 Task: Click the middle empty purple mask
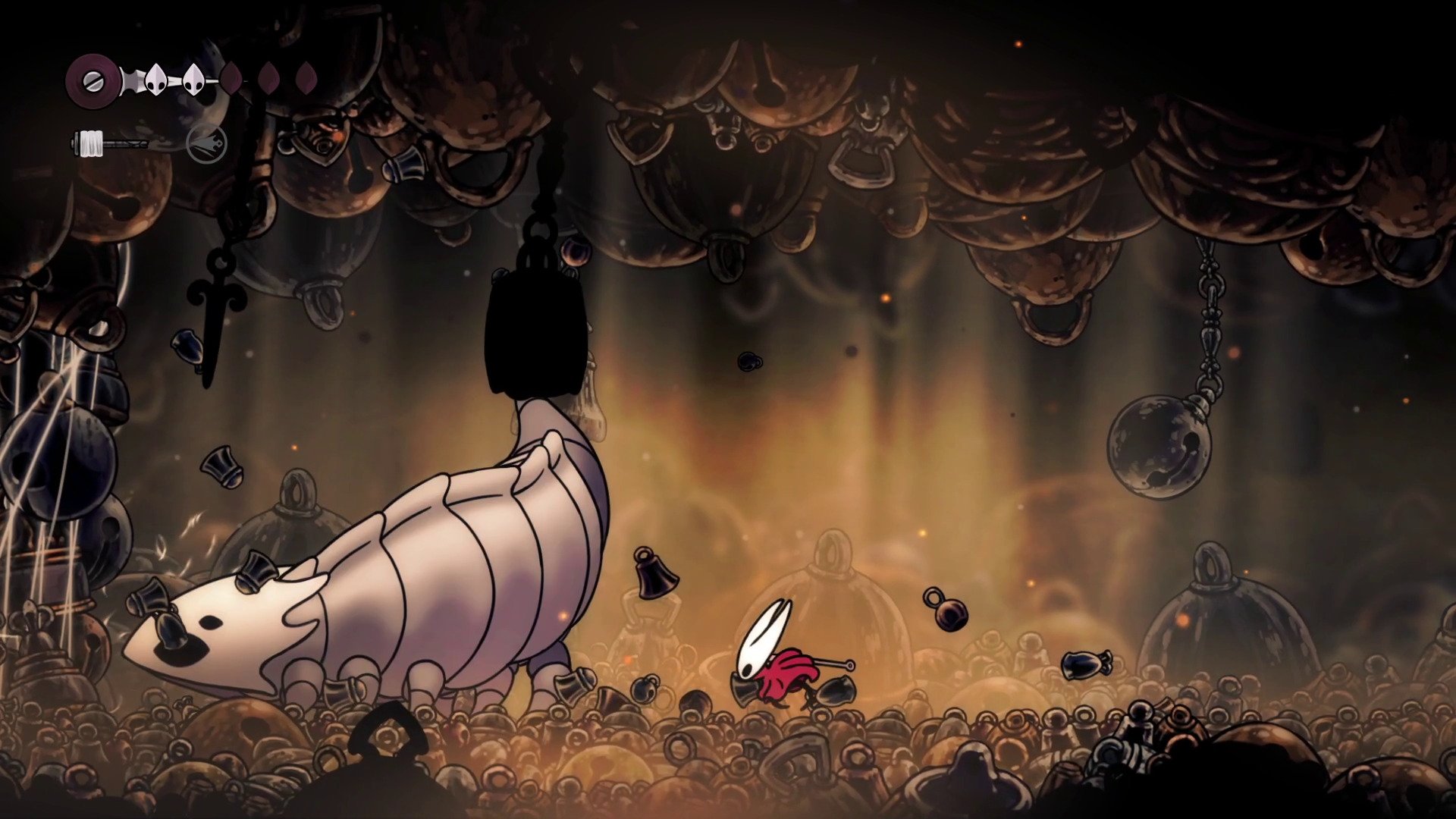(269, 78)
